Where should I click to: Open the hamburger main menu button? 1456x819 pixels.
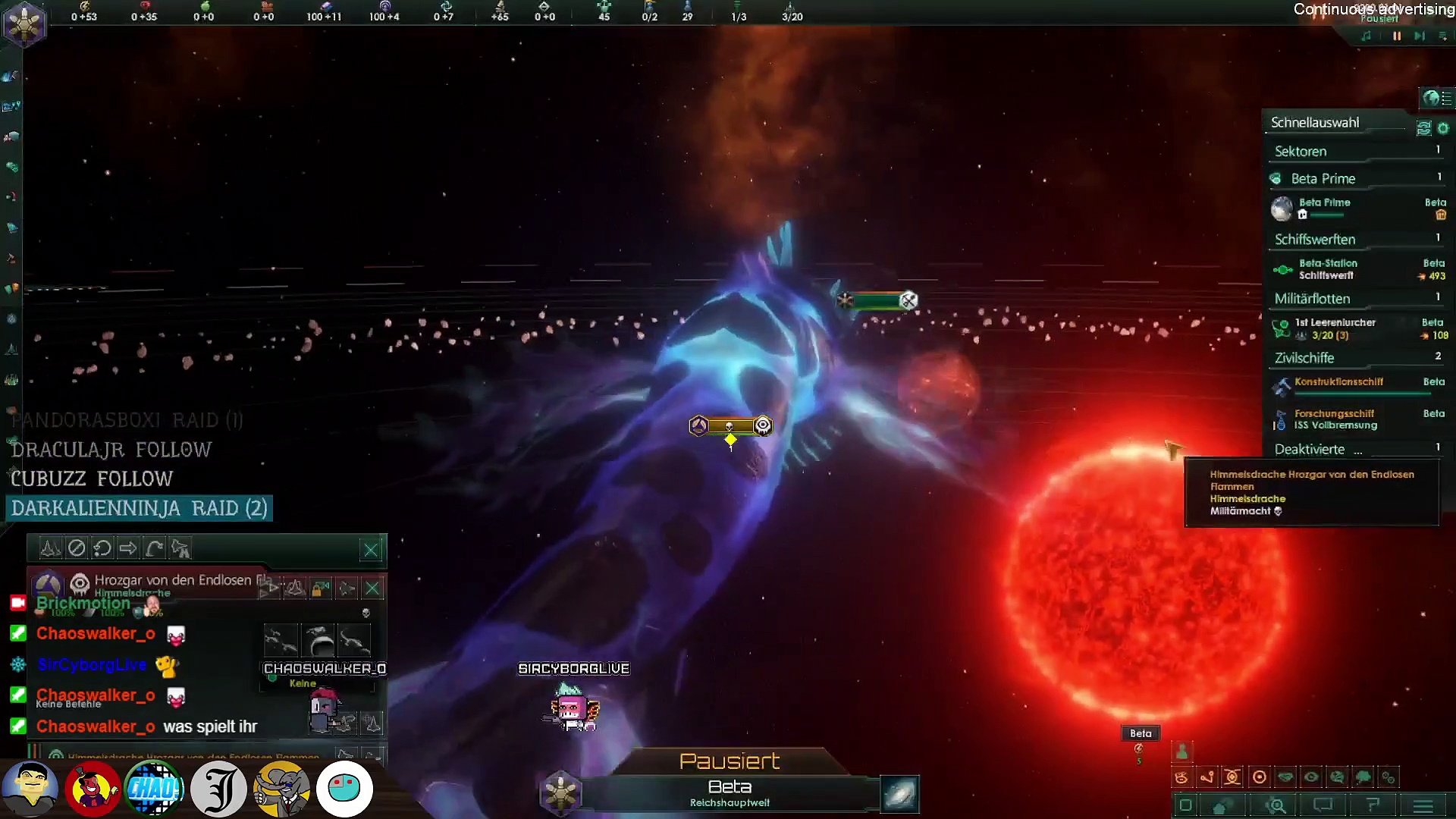(x=1423, y=805)
